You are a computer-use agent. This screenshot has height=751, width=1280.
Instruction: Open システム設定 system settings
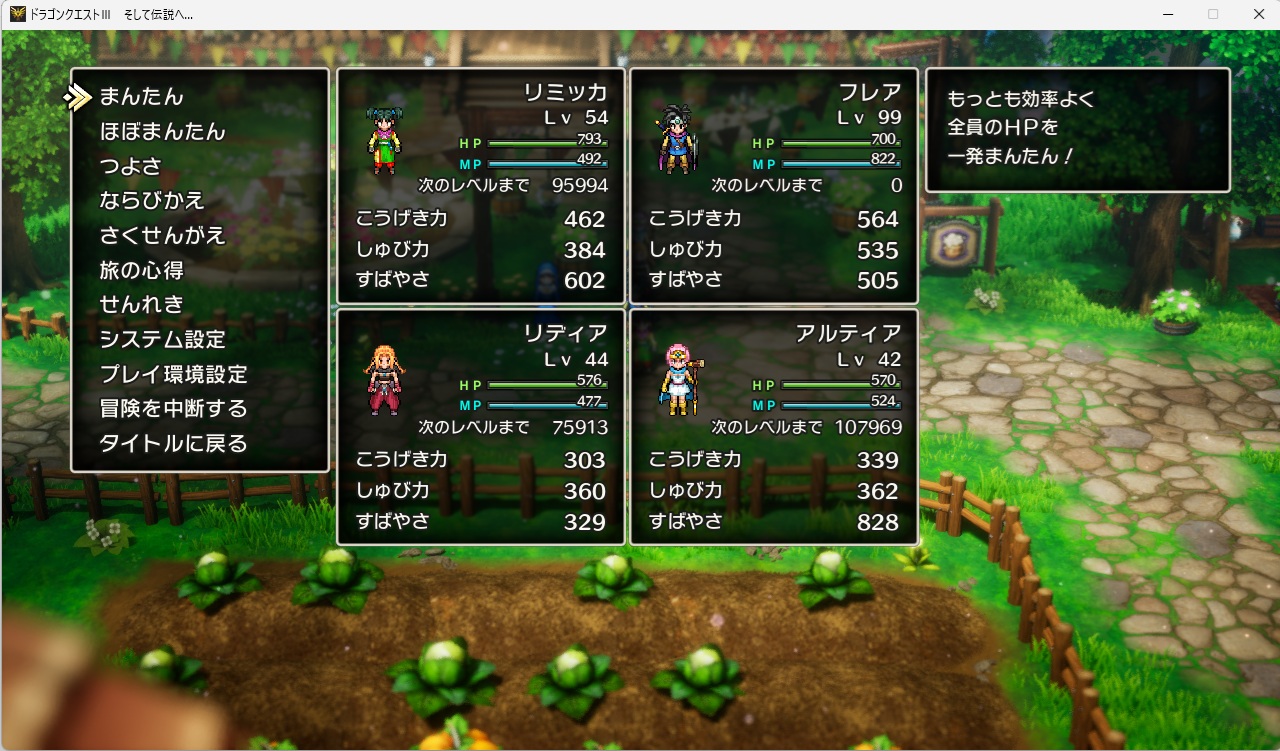[x=162, y=339]
